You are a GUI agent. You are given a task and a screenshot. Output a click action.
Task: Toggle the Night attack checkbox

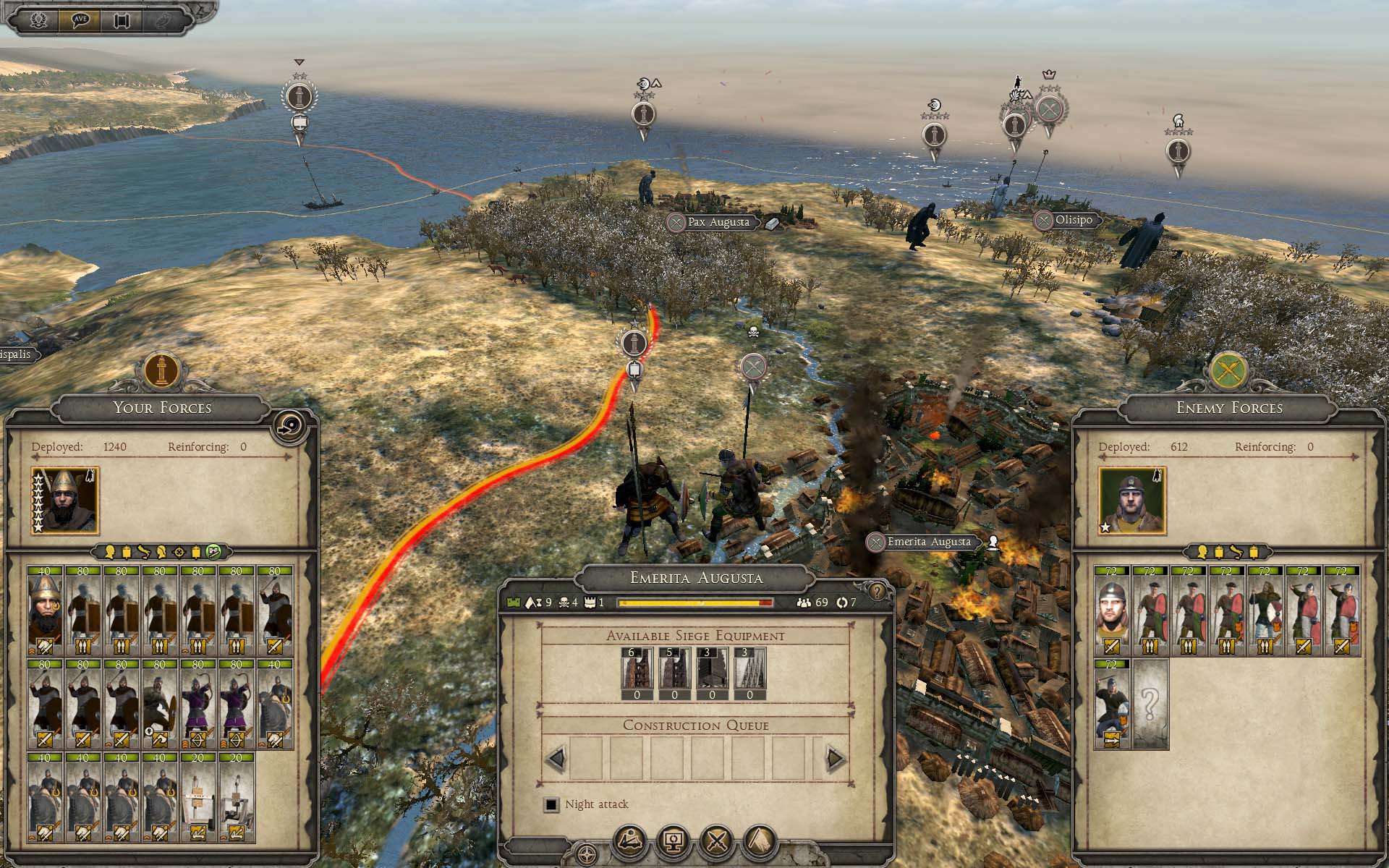click(x=552, y=804)
